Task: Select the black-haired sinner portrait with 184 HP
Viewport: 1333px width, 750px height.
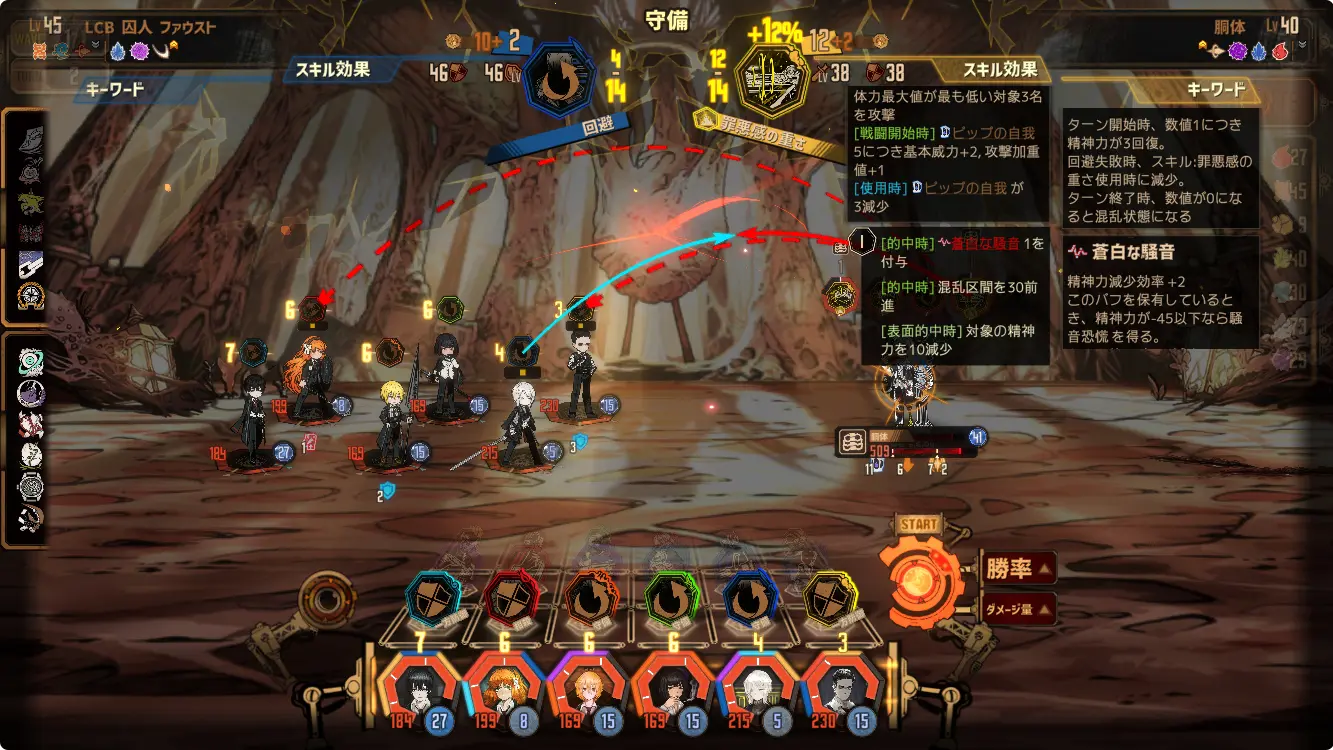Action: click(x=419, y=688)
